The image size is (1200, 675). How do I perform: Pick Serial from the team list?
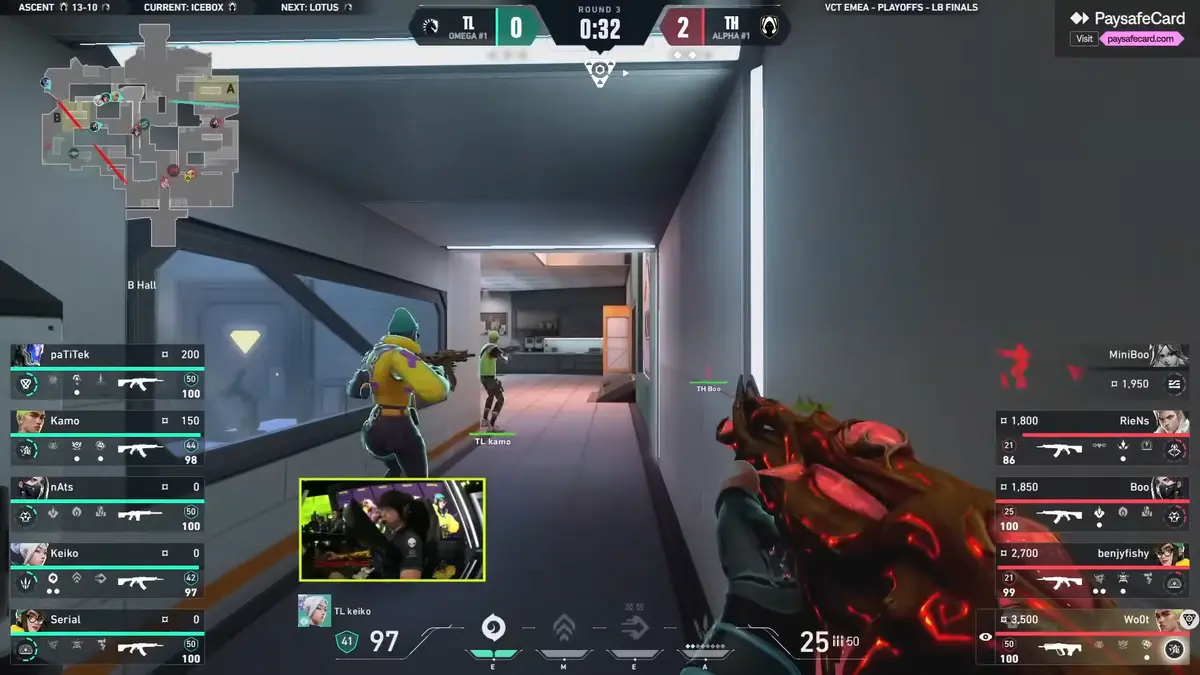coord(107,637)
